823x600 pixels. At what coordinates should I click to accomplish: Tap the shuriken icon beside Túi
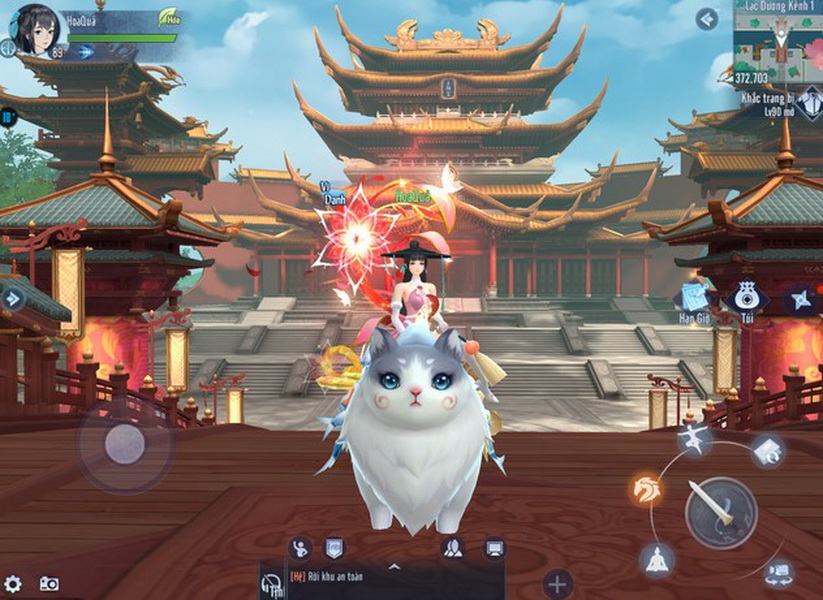802,298
